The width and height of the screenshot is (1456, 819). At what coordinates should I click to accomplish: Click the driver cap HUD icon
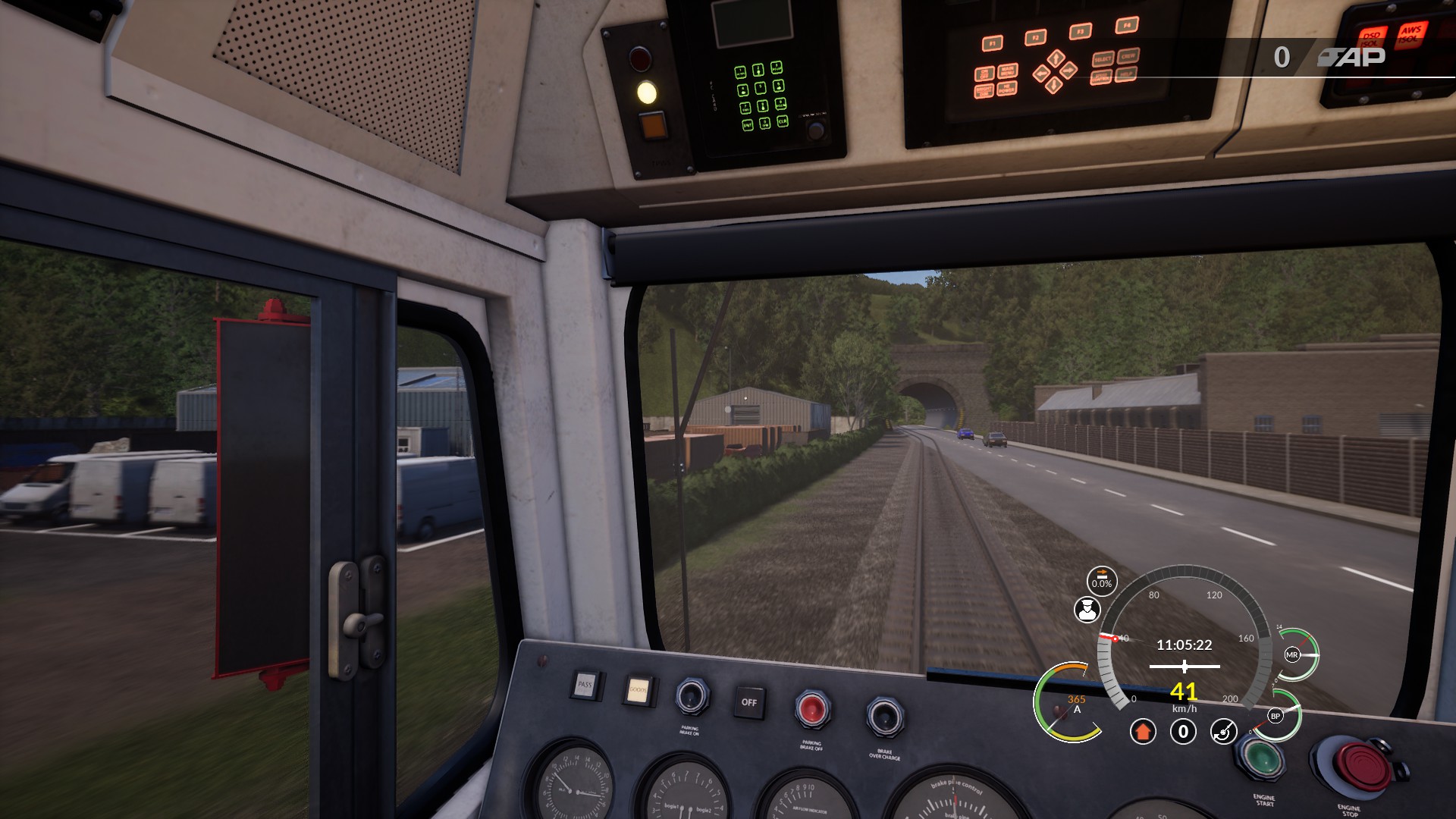click(1087, 610)
